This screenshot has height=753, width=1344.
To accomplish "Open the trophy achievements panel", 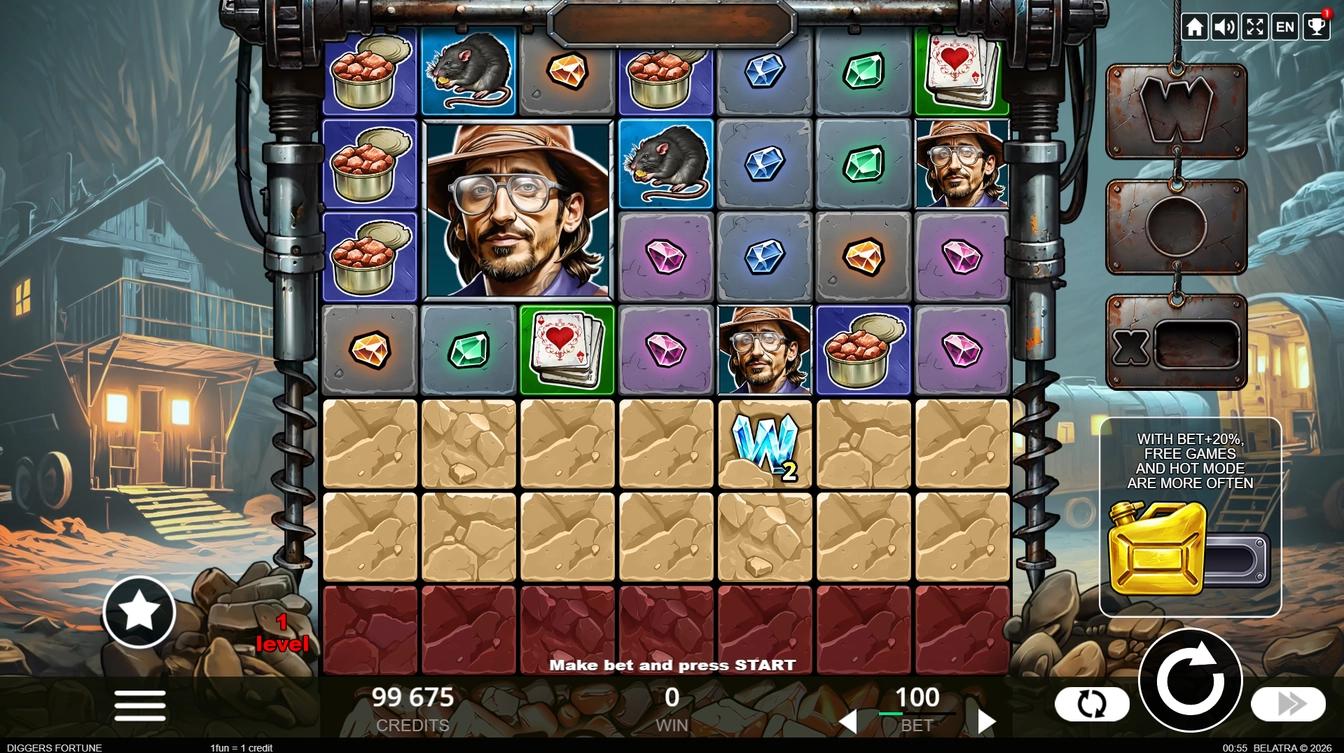I will click(x=1314, y=26).
